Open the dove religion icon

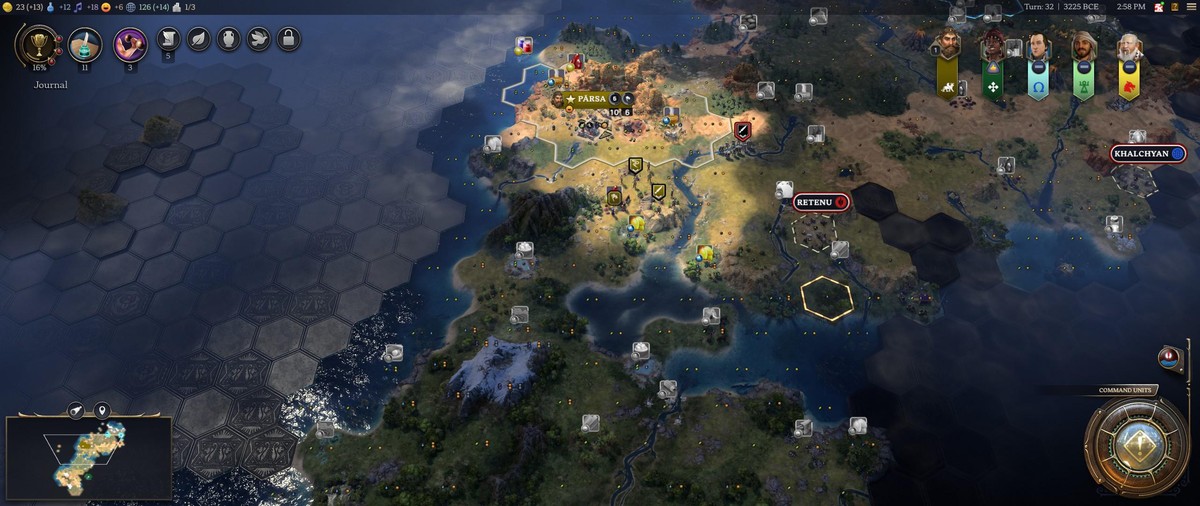click(x=258, y=39)
